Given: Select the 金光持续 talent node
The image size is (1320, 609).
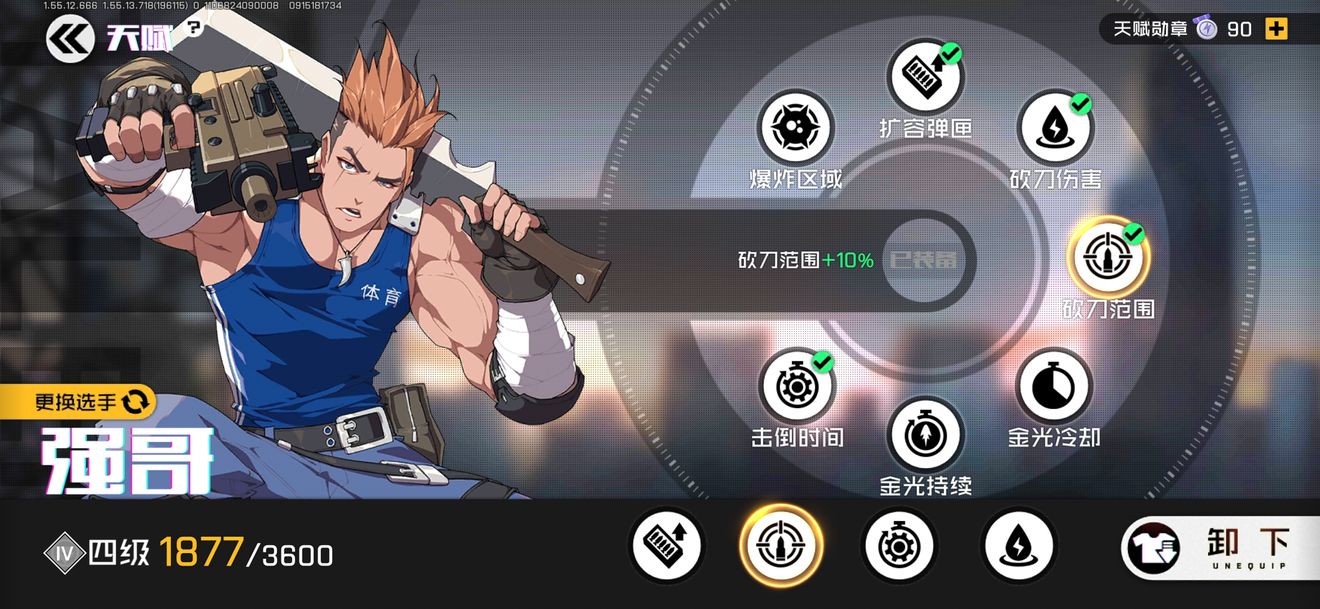Looking at the screenshot, I should 925,435.
